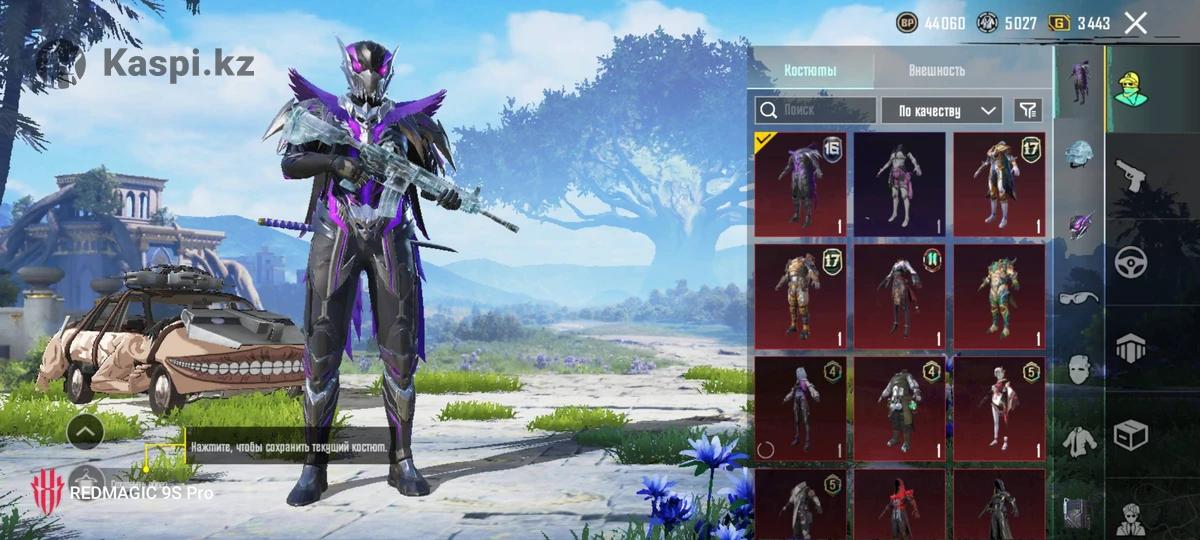Click the Поиск search field
Image resolution: width=1200 pixels, height=540 pixels.
815,110
